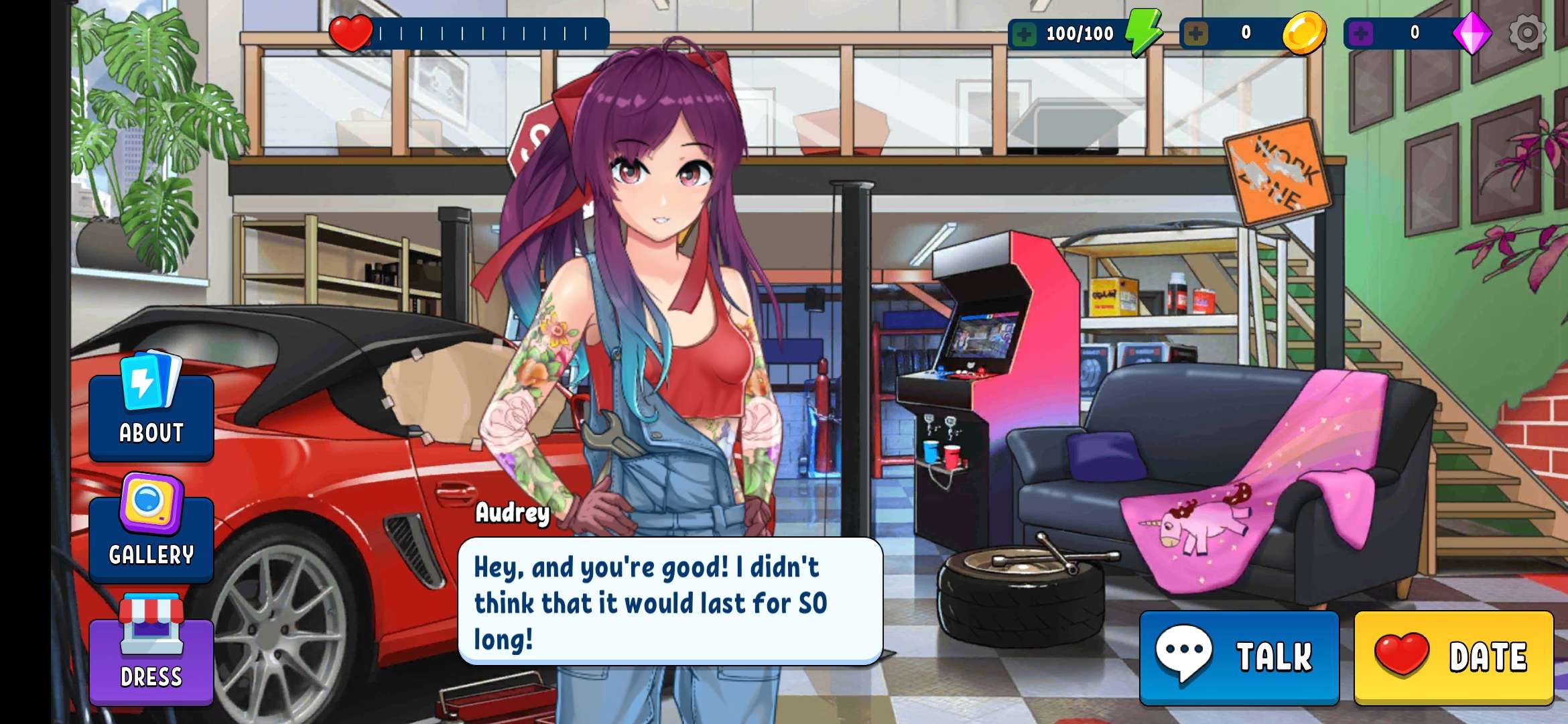Add energy with the green plus button
This screenshot has width=1568, height=724.
1024,34
